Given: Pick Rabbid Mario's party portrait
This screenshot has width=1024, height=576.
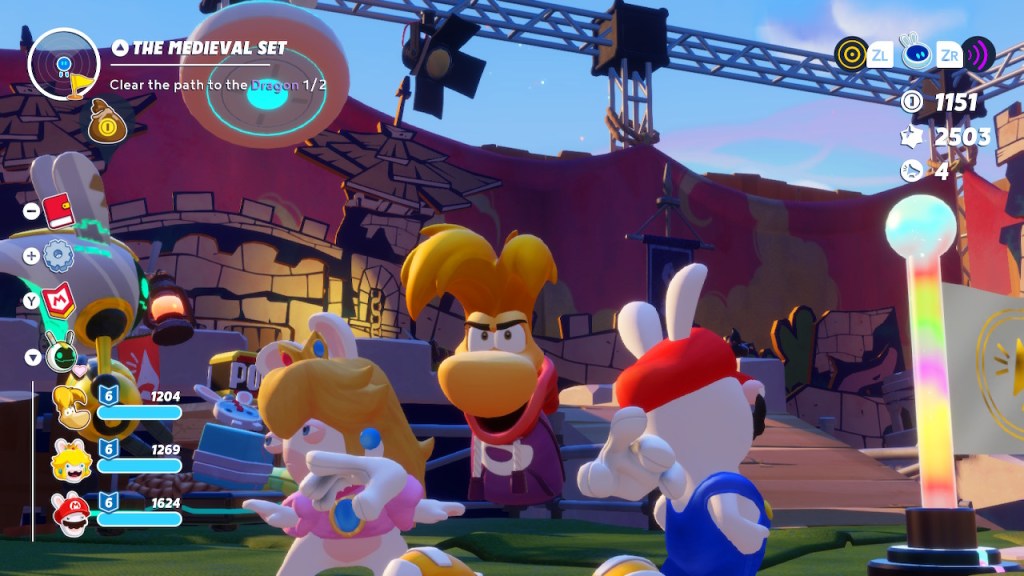Looking at the screenshot, I should click(x=72, y=512).
